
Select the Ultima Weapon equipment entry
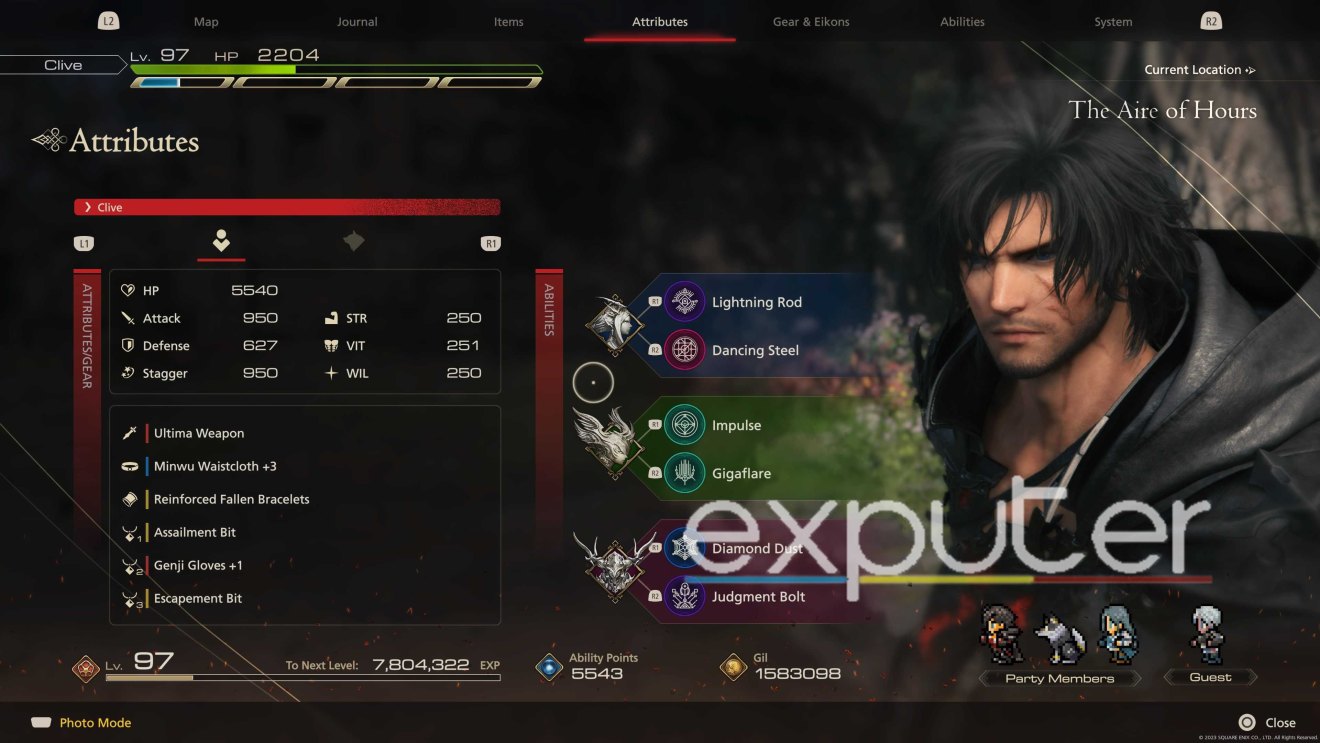(x=197, y=432)
